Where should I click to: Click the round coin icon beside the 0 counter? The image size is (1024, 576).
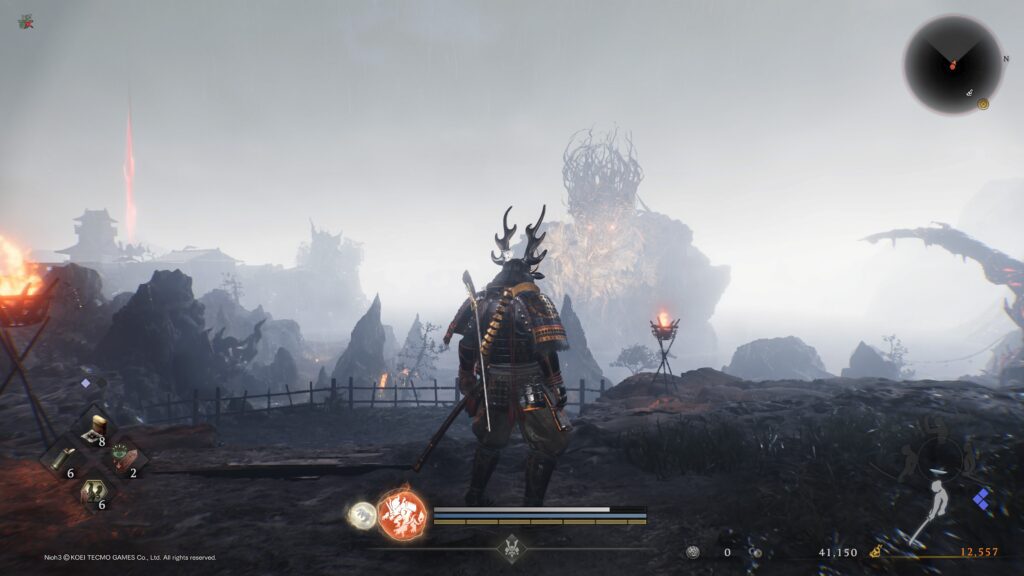pyautogui.click(x=693, y=552)
